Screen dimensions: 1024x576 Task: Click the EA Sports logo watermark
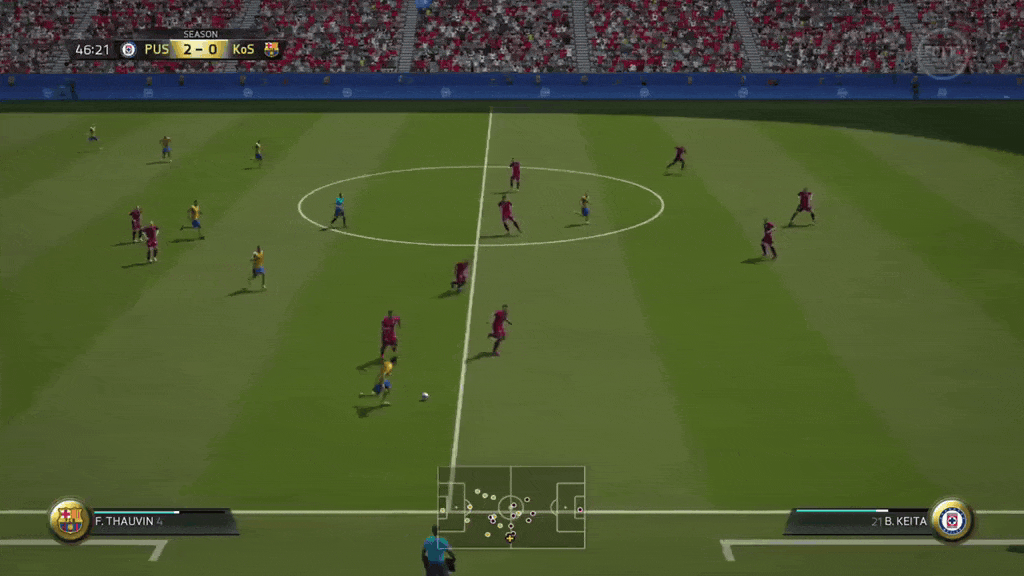coord(942,53)
